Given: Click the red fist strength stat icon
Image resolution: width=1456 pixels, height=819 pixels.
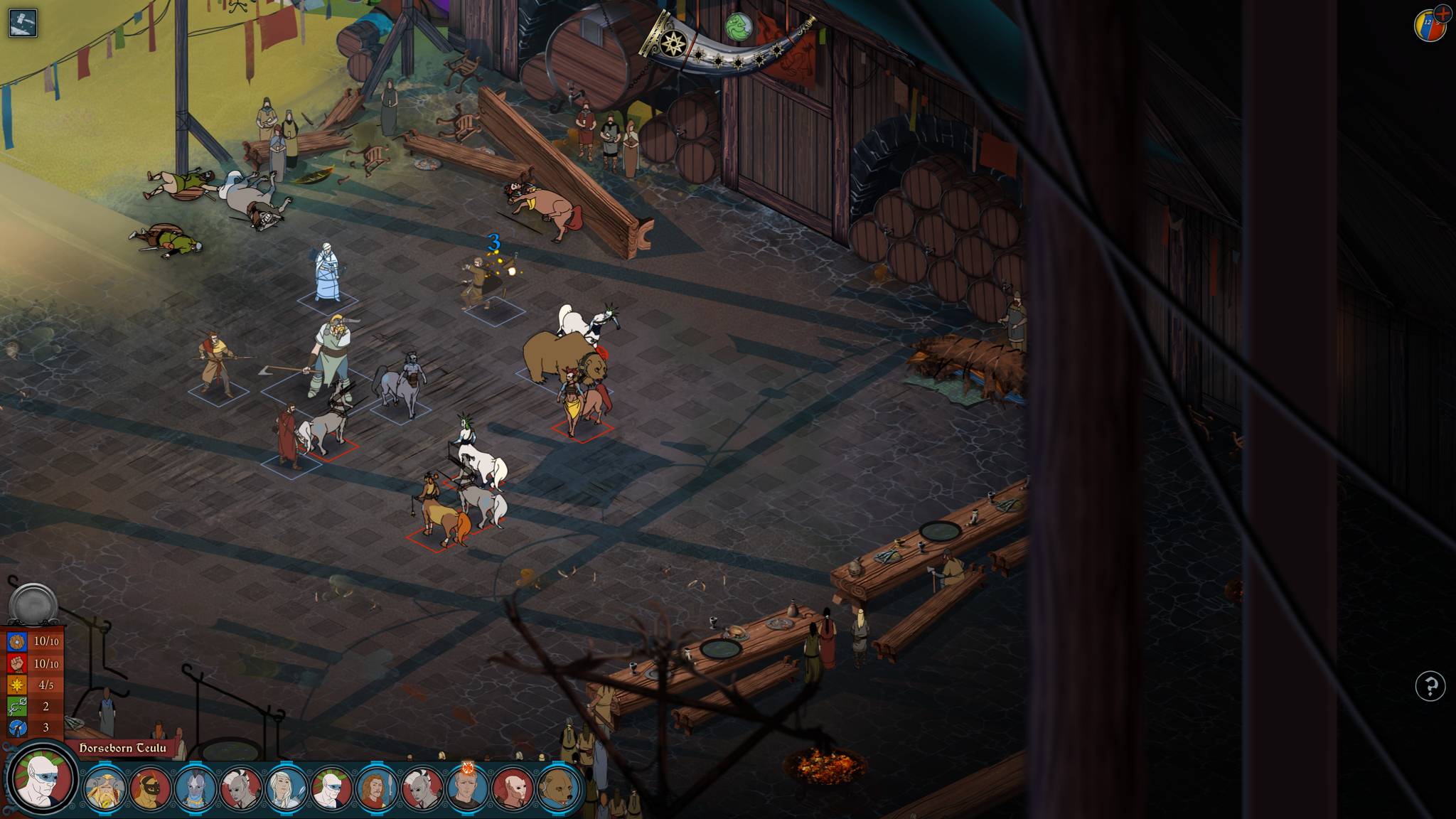Looking at the screenshot, I should tap(17, 663).
